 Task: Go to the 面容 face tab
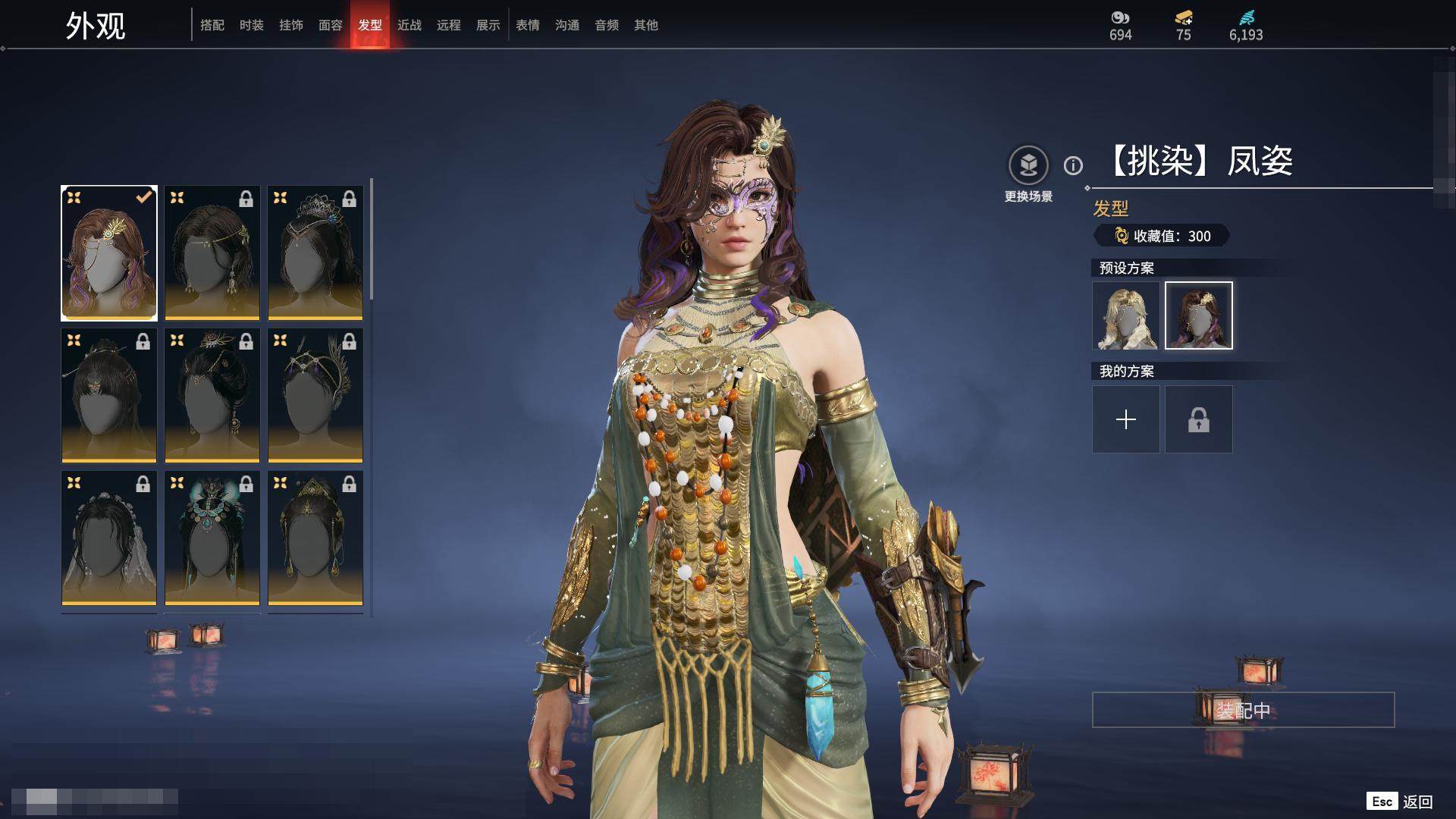(x=331, y=25)
